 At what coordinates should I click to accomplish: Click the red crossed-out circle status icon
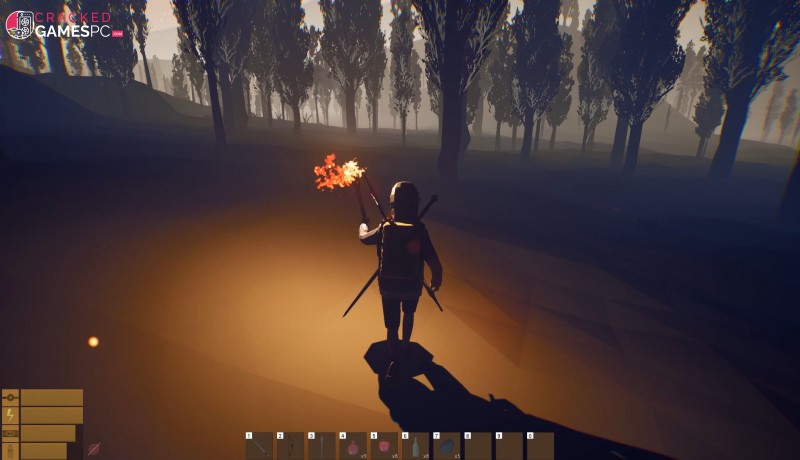(94, 449)
